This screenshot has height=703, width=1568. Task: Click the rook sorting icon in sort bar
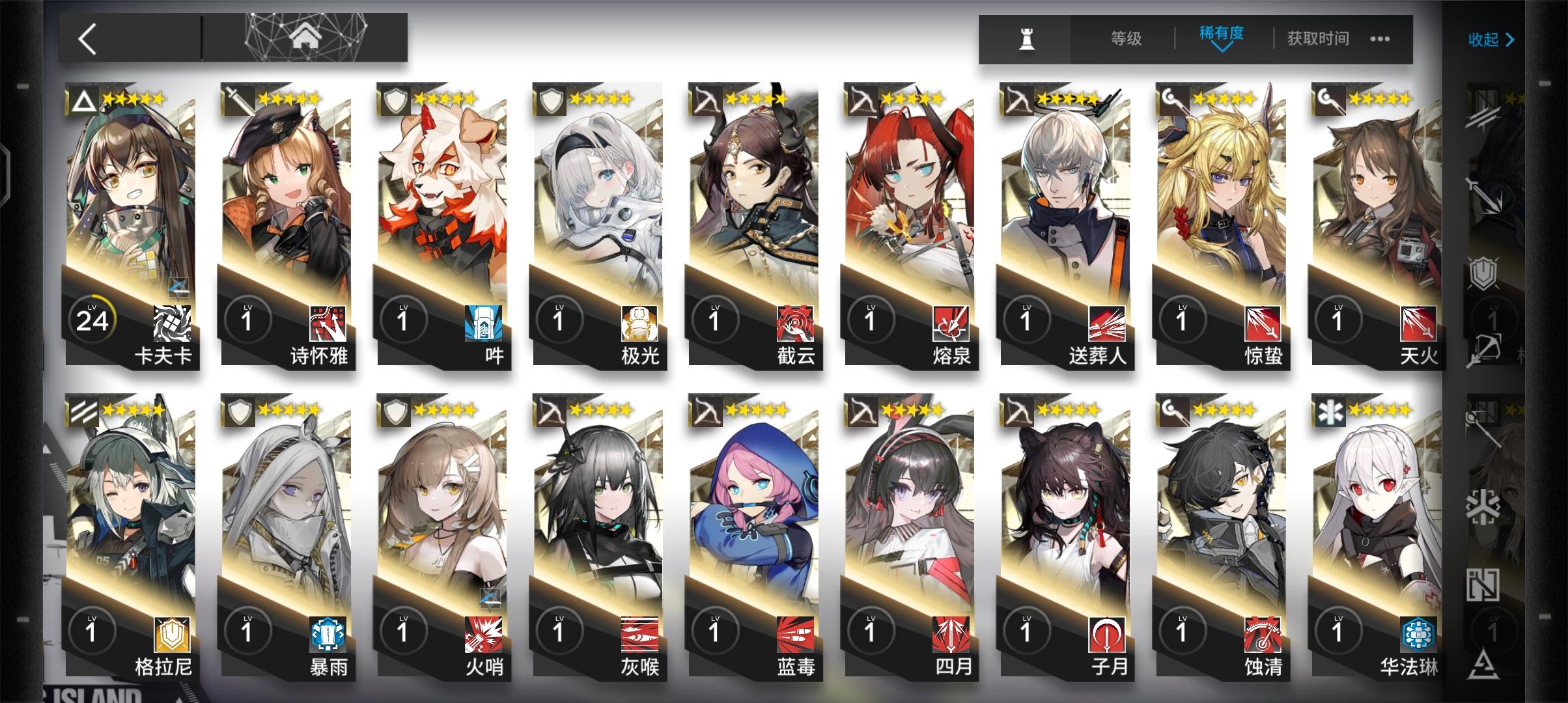click(x=1028, y=39)
